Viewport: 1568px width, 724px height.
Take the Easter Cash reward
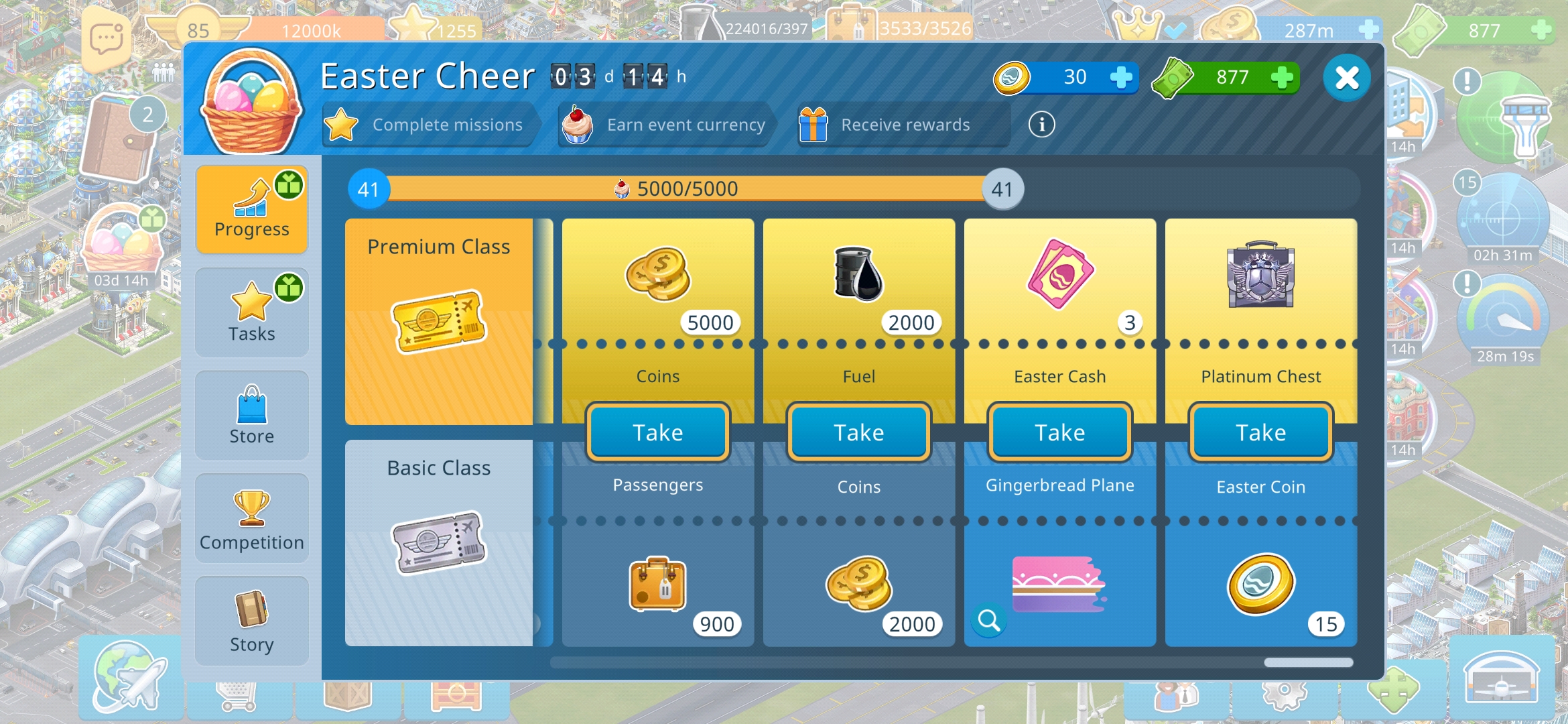[1059, 432]
